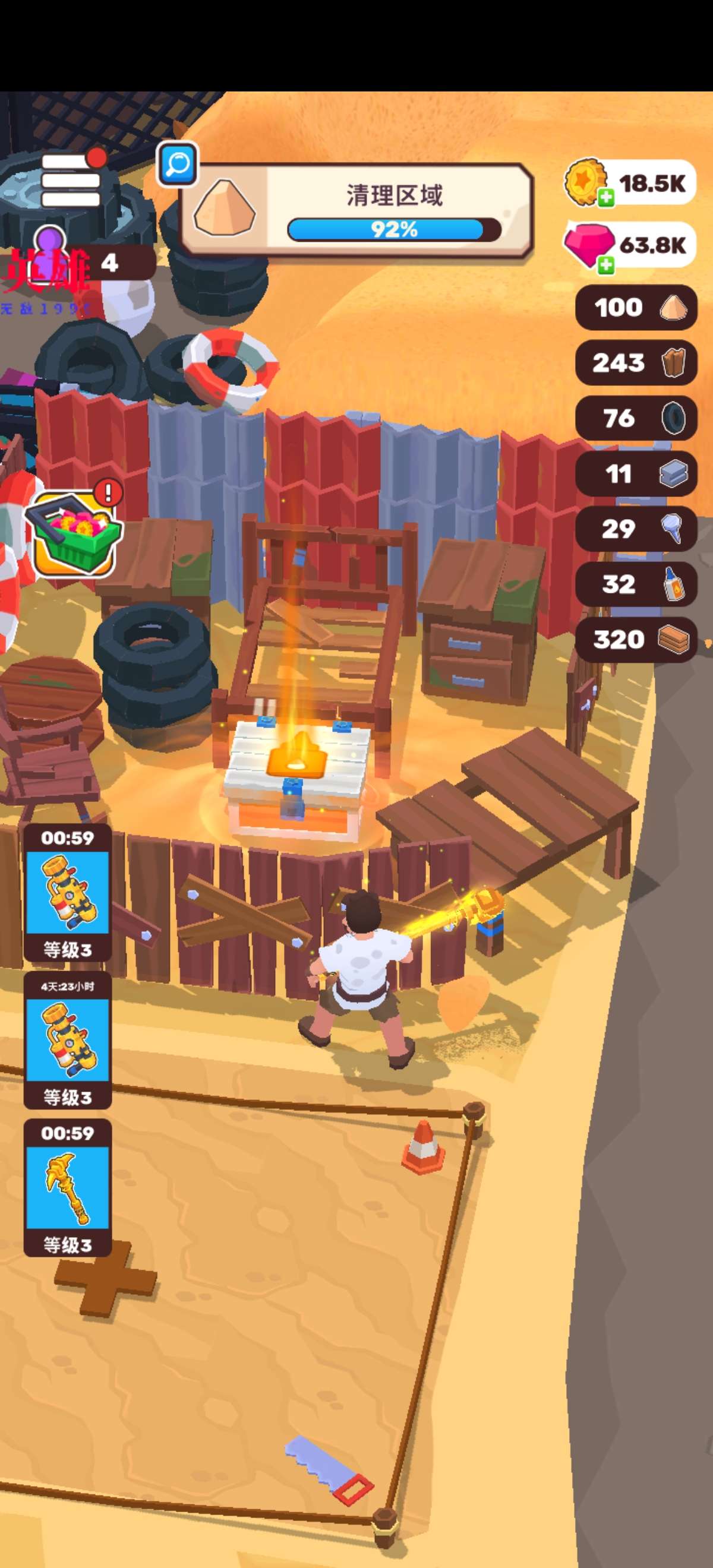
Task: Choose the golden pickaxe level 3 card
Action: pos(68,1187)
